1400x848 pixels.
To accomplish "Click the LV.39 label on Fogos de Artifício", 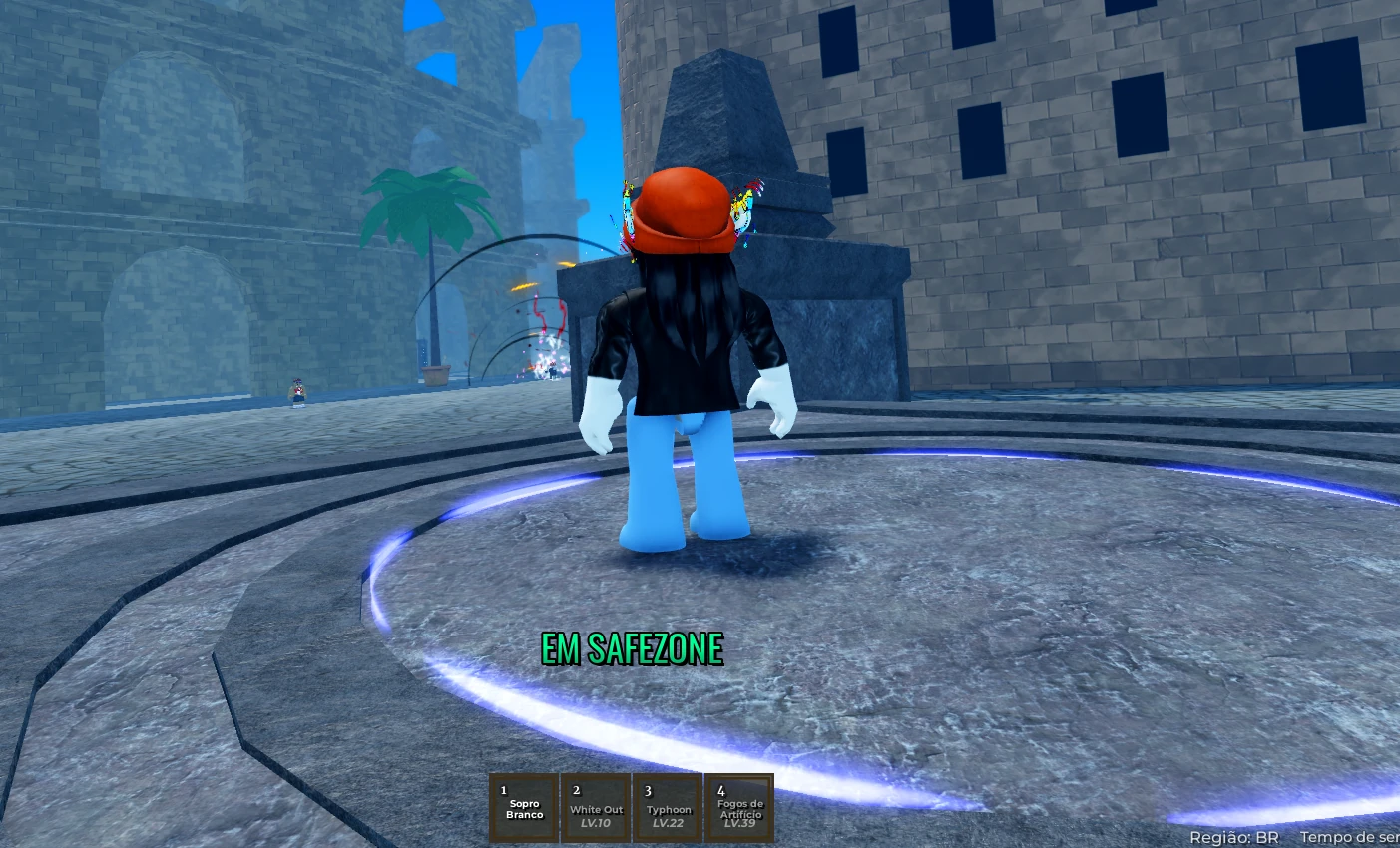I will coord(739,825).
